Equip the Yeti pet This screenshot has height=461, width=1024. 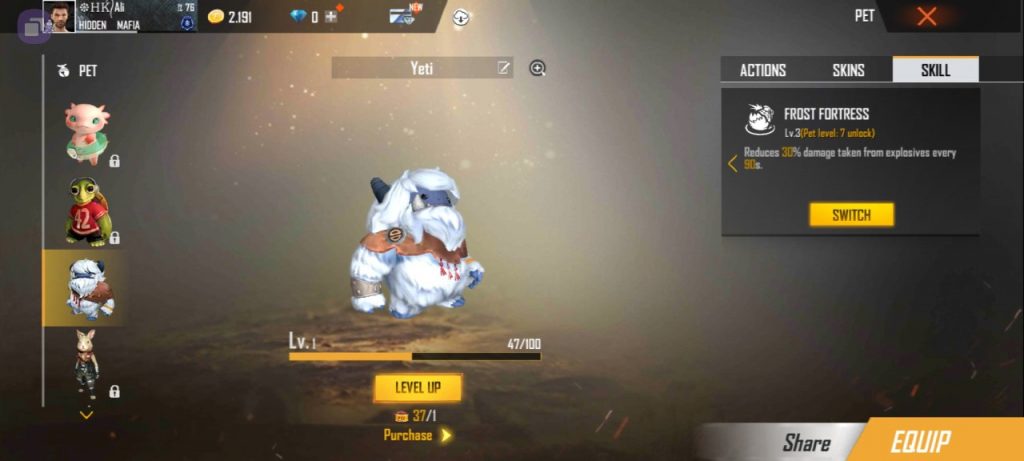[x=934, y=441]
